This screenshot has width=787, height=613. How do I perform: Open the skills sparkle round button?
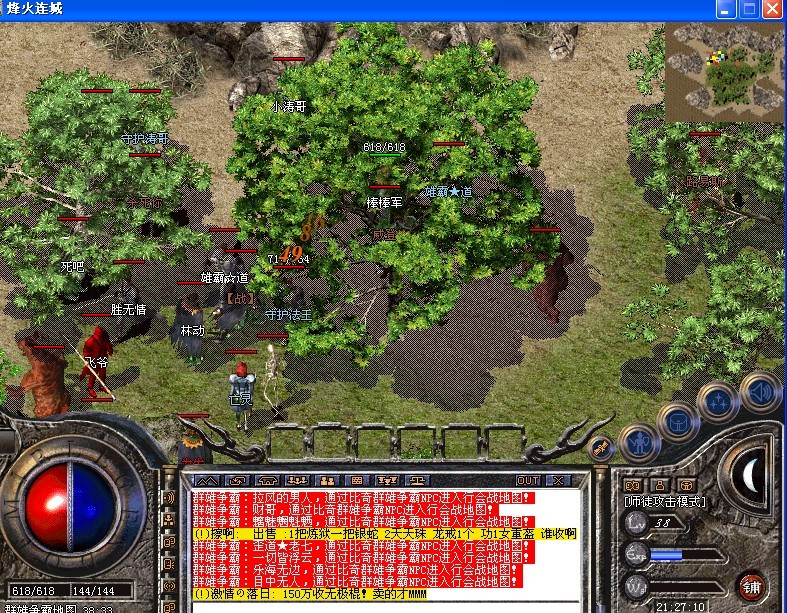pyautogui.click(x=720, y=402)
